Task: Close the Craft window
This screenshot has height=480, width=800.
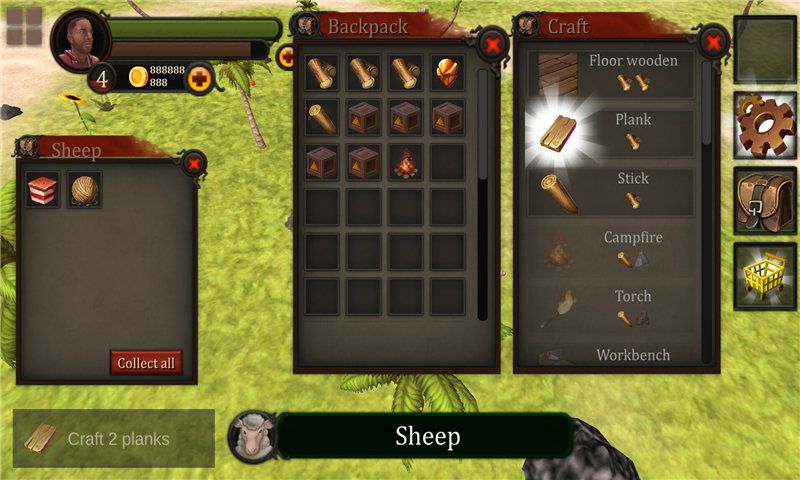Action: tap(712, 42)
